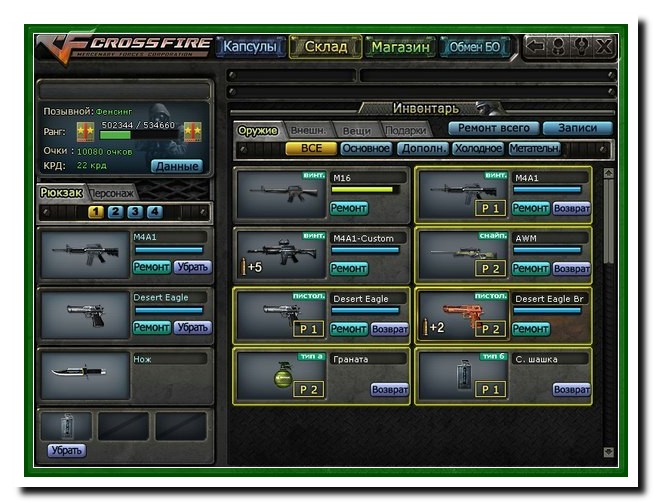Filter inventory by Основное weapons
Screen dimensions: 653x502
click(366, 148)
